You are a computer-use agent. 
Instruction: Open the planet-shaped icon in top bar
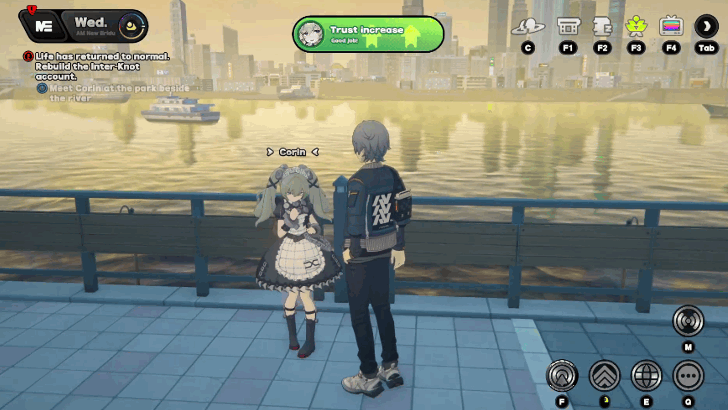click(x=527, y=27)
